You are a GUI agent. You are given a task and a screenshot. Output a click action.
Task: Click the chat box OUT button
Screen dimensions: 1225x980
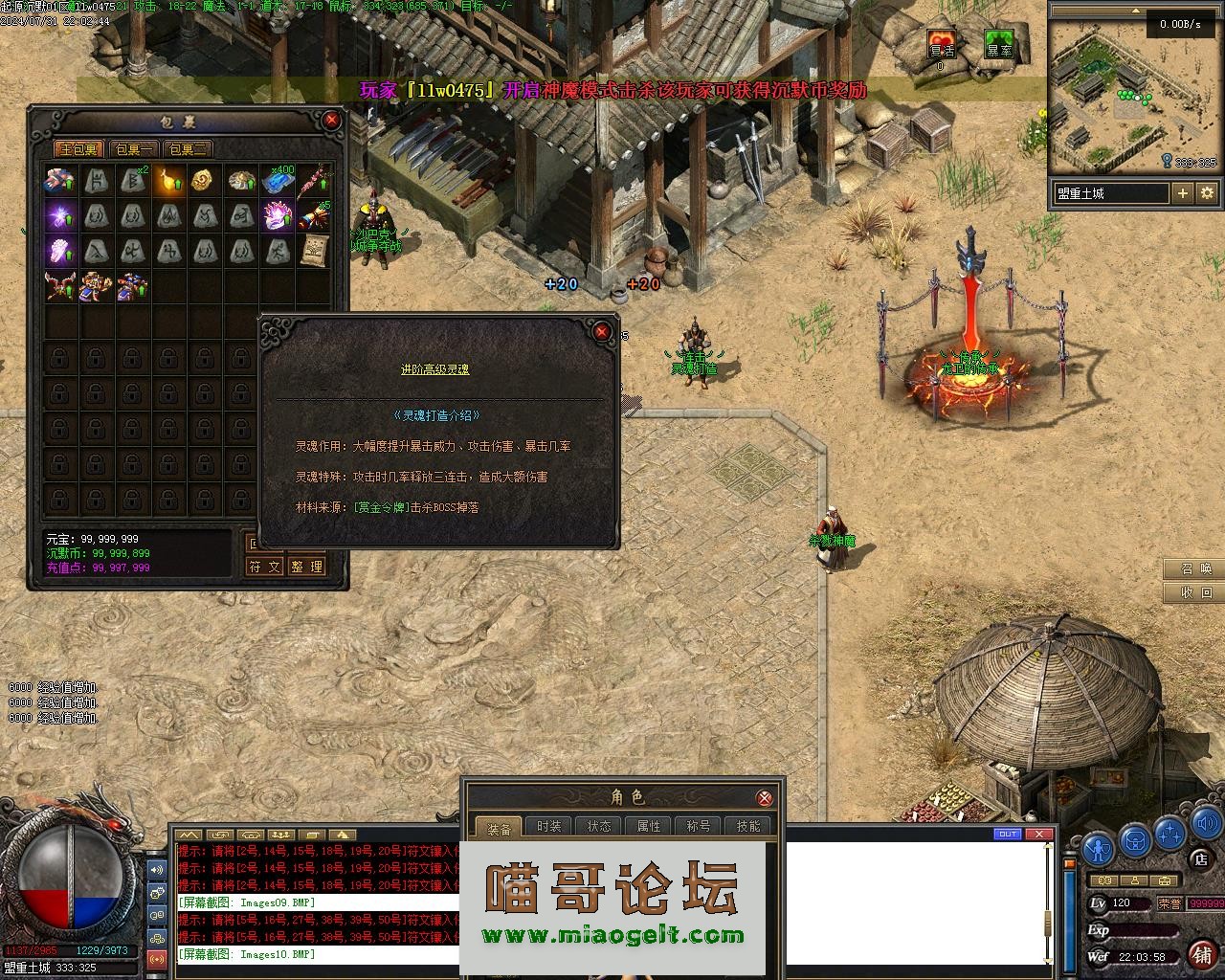click(1008, 835)
